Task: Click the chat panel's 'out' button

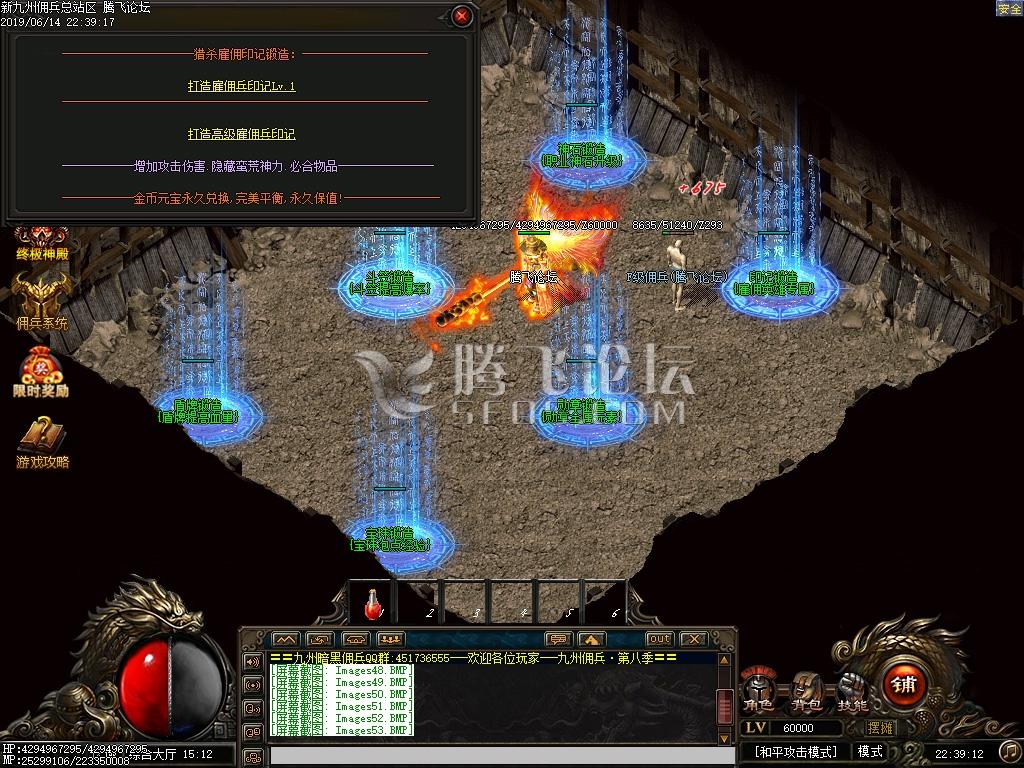Action: pos(659,639)
